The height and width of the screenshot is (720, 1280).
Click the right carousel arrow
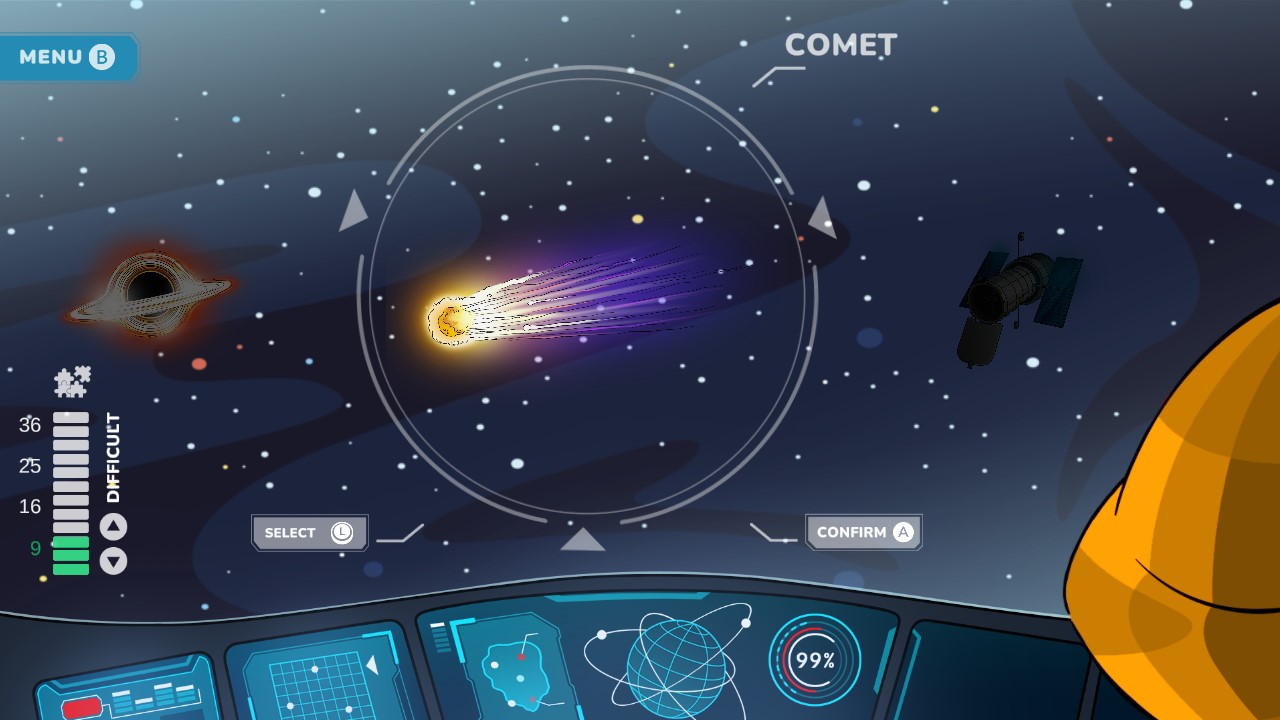[x=822, y=215]
